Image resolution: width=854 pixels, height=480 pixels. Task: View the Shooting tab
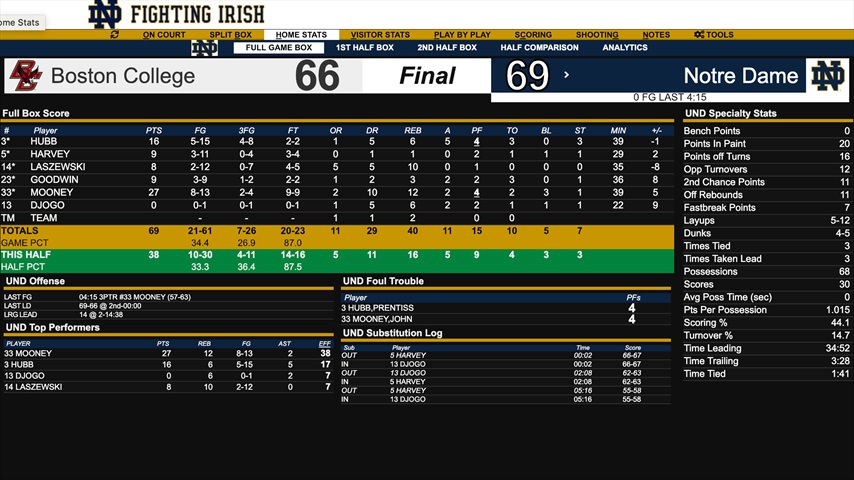597,35
